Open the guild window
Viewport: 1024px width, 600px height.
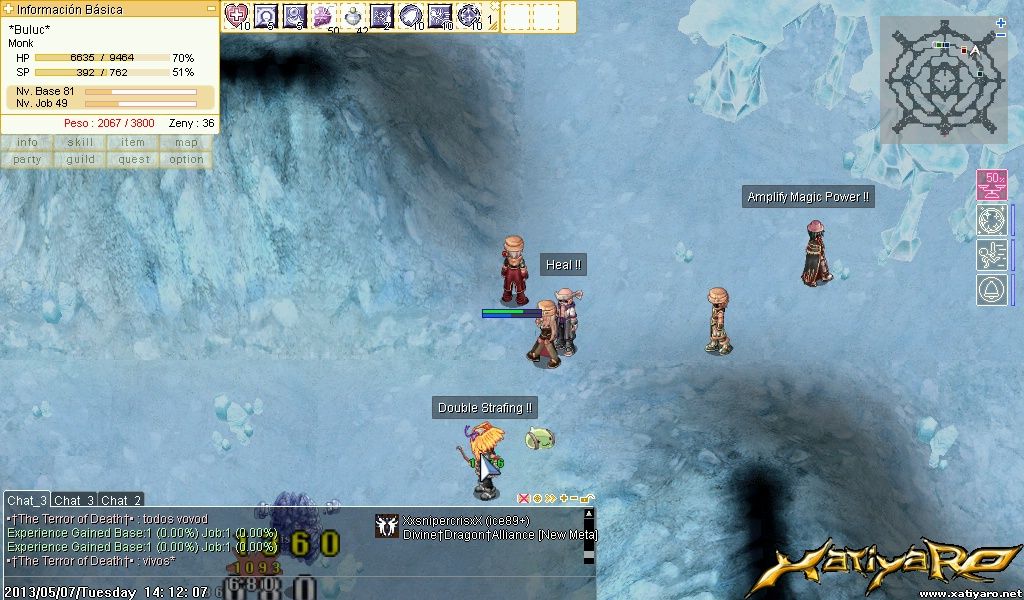[x=80, y=159]
